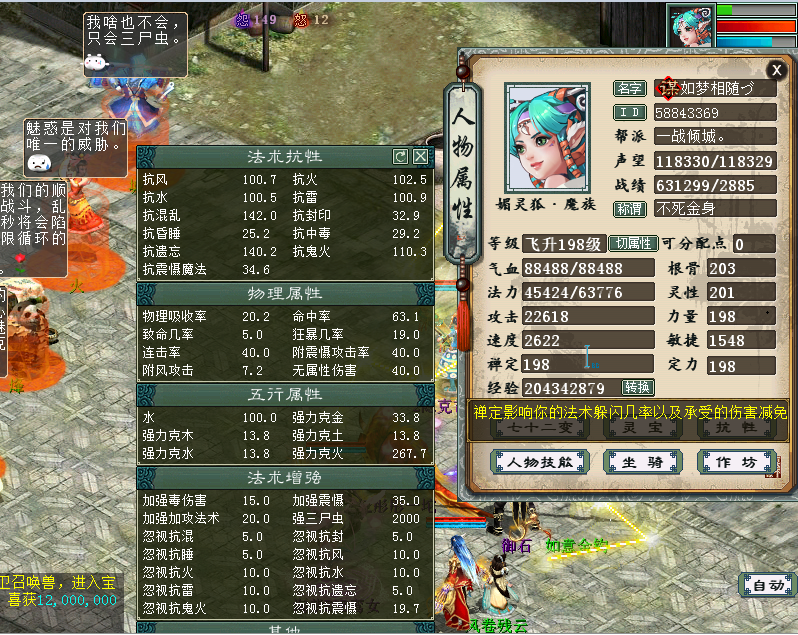Close the 人物属性 character panel
This screenshot has height=635, width=798.
point(776,69)
